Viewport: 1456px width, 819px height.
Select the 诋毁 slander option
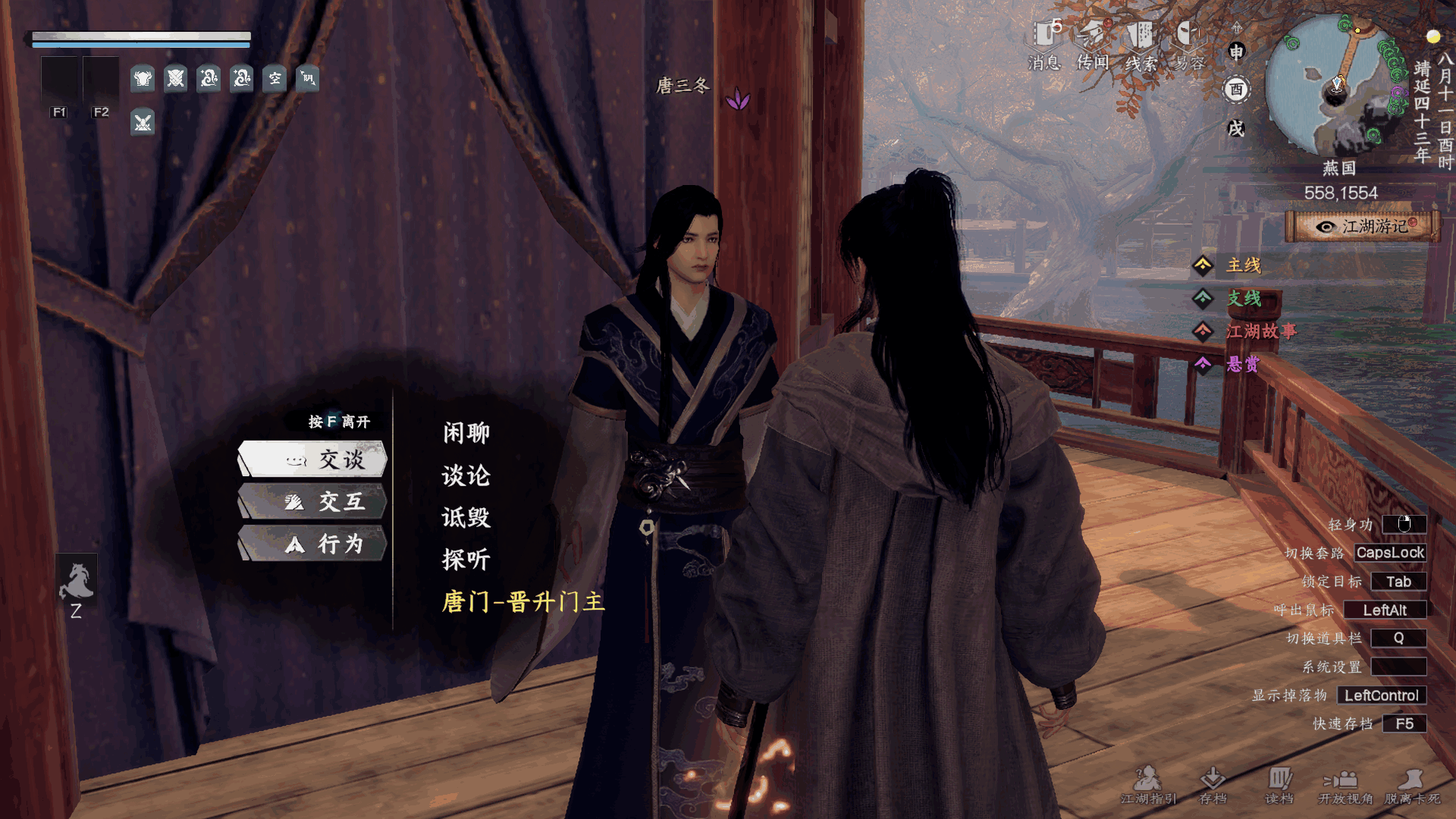[x=466, y=518]
